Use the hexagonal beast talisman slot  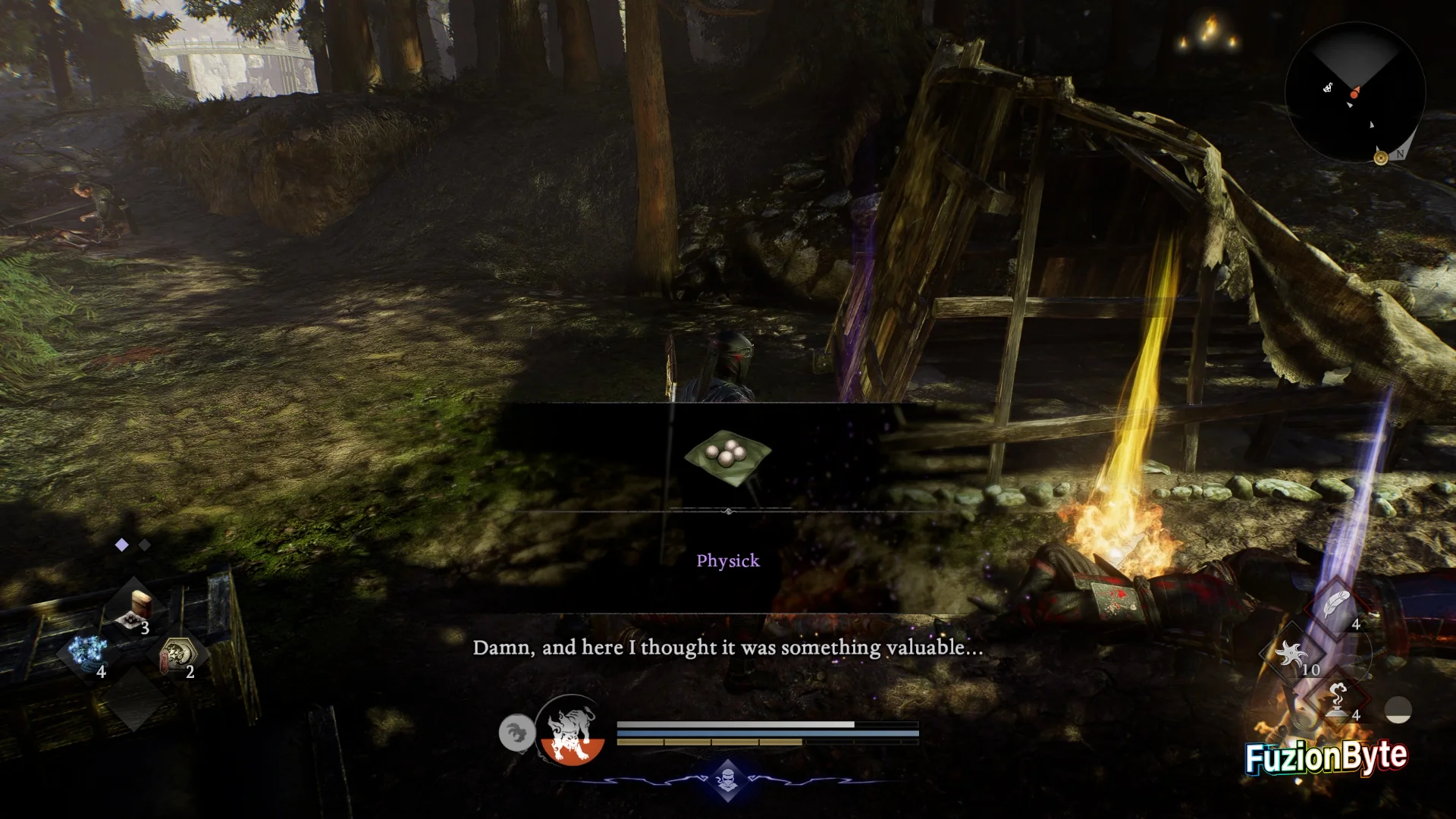180,655
